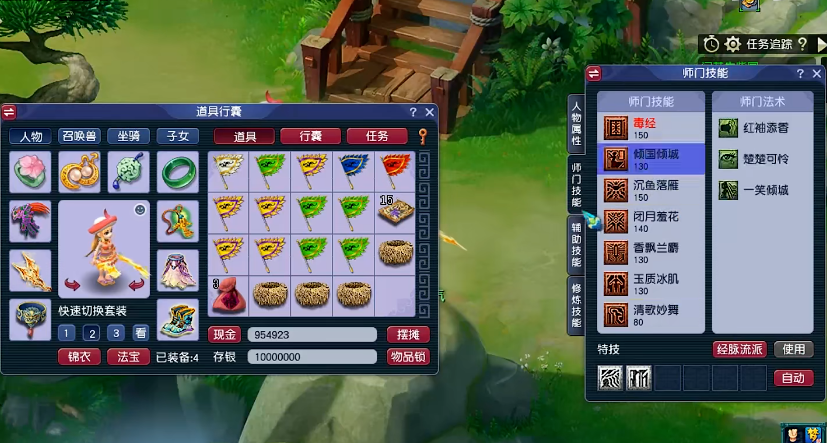The width and height of the screenshot is (827, 443).
Task: Close the 道具行囊 inventory window
Action: (x=430, y=112)
